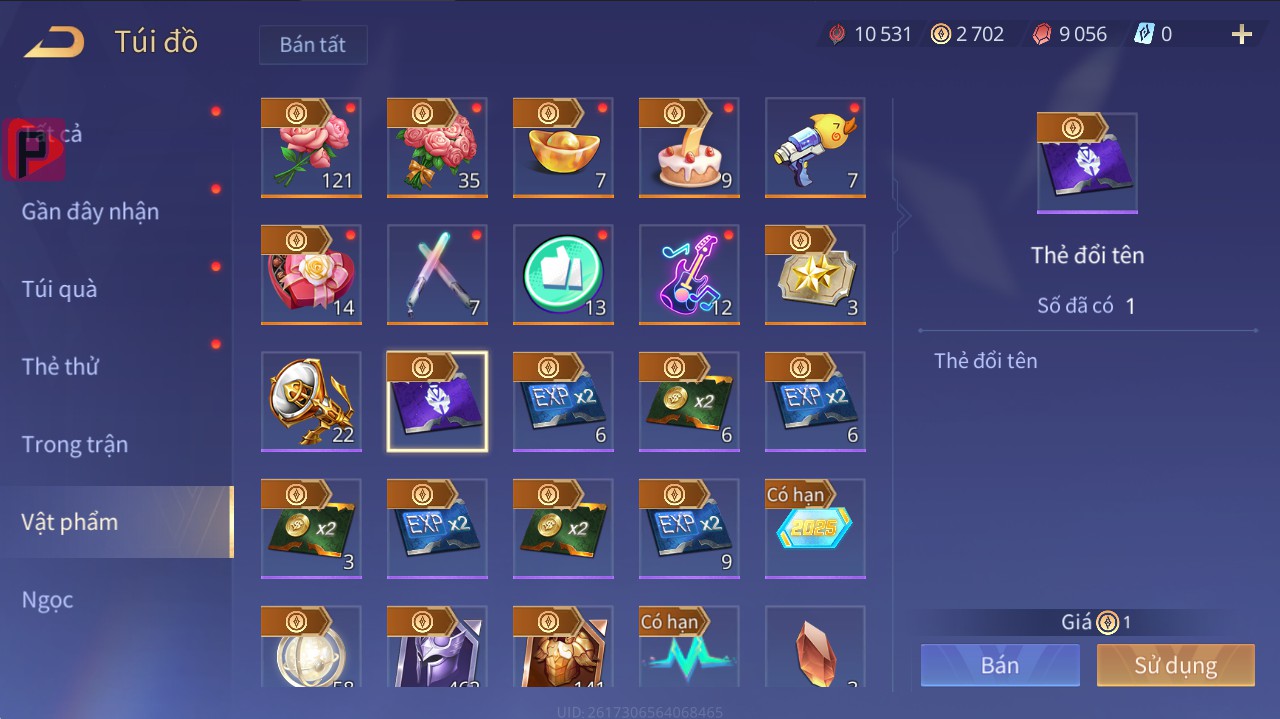Select the green thumbs-up token

[563, 275]
